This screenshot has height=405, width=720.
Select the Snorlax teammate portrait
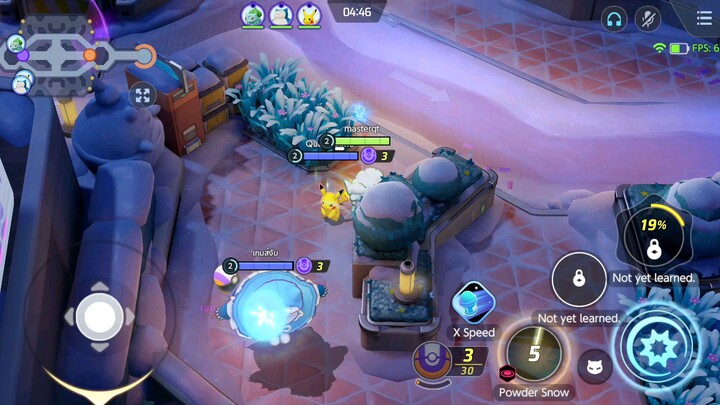(x=280, y=15)
